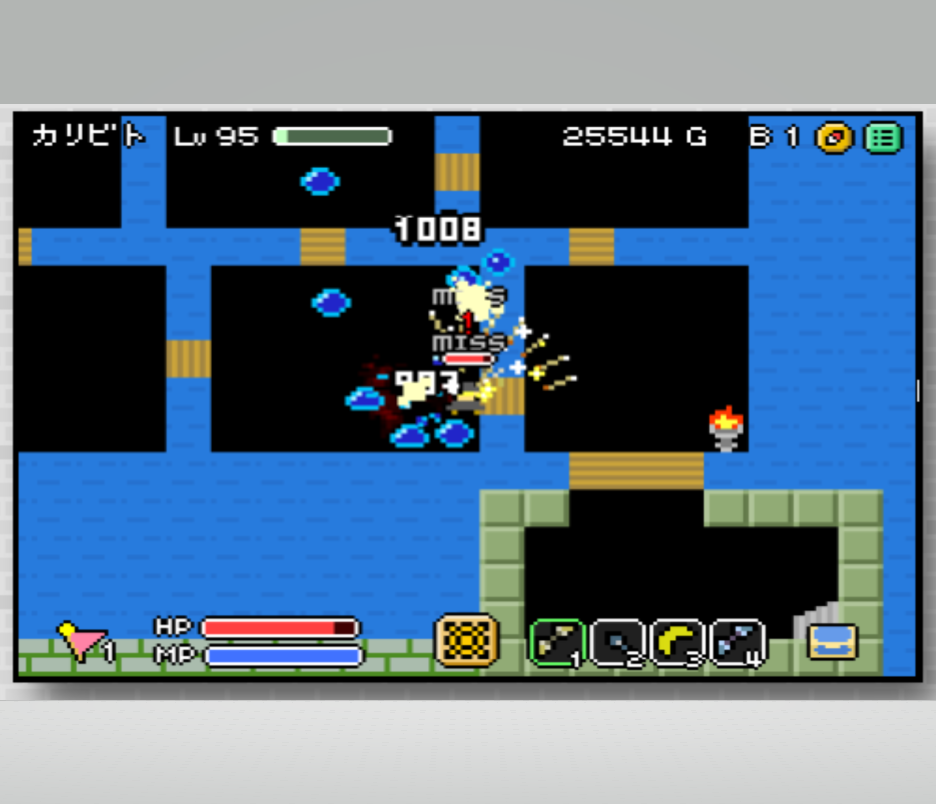Viewport: 936px width, 804px height.
Task: Open the gold compass map icon
Action: tap(833, 137)
